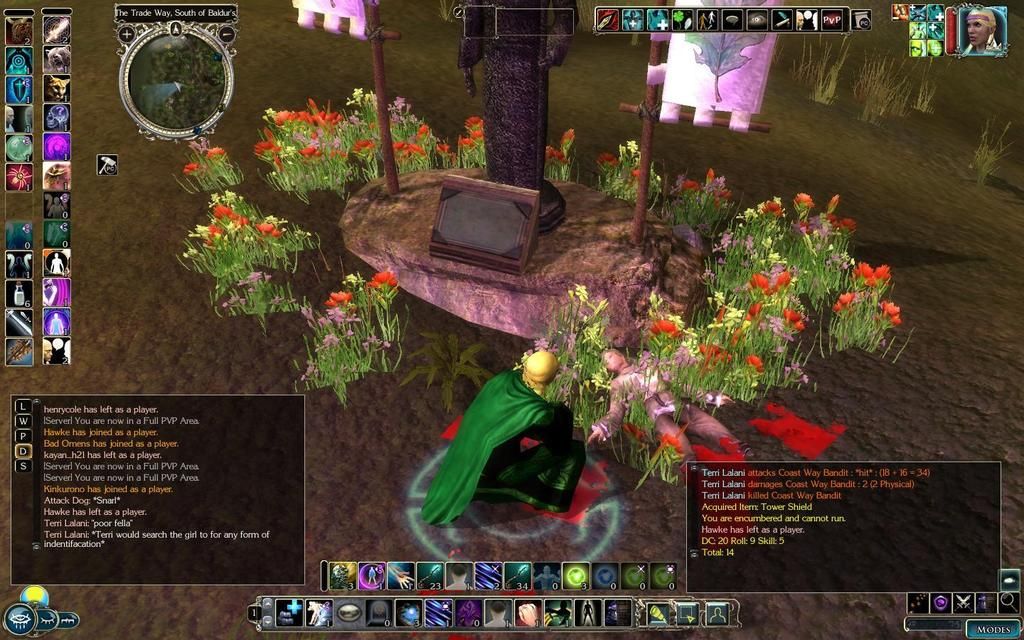
Task: Select the red quill icon in top bar
Action: tap(608, 19)
